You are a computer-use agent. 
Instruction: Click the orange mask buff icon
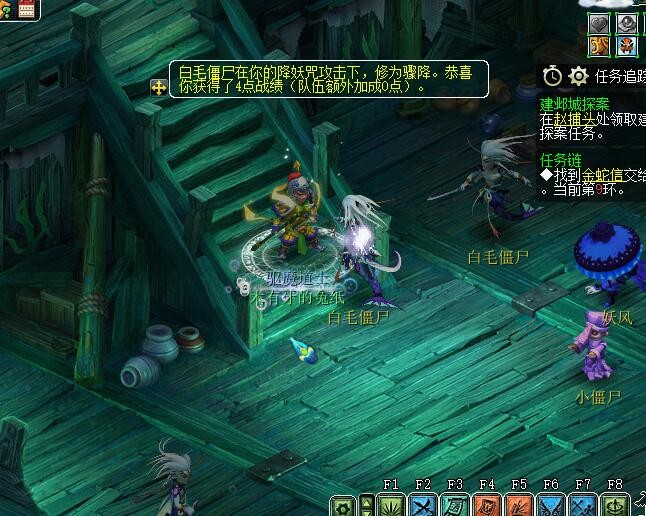(626, 46)
